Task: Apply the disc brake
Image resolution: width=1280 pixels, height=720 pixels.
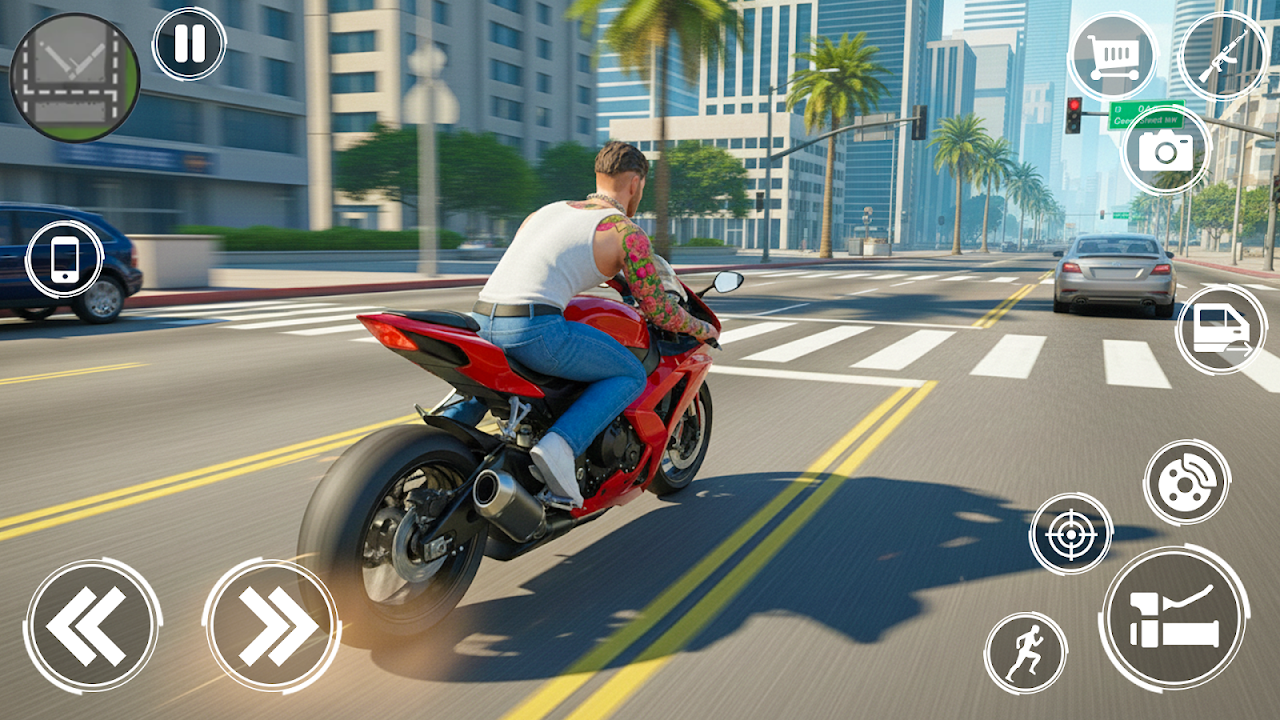Action: tap(1186, 482)
